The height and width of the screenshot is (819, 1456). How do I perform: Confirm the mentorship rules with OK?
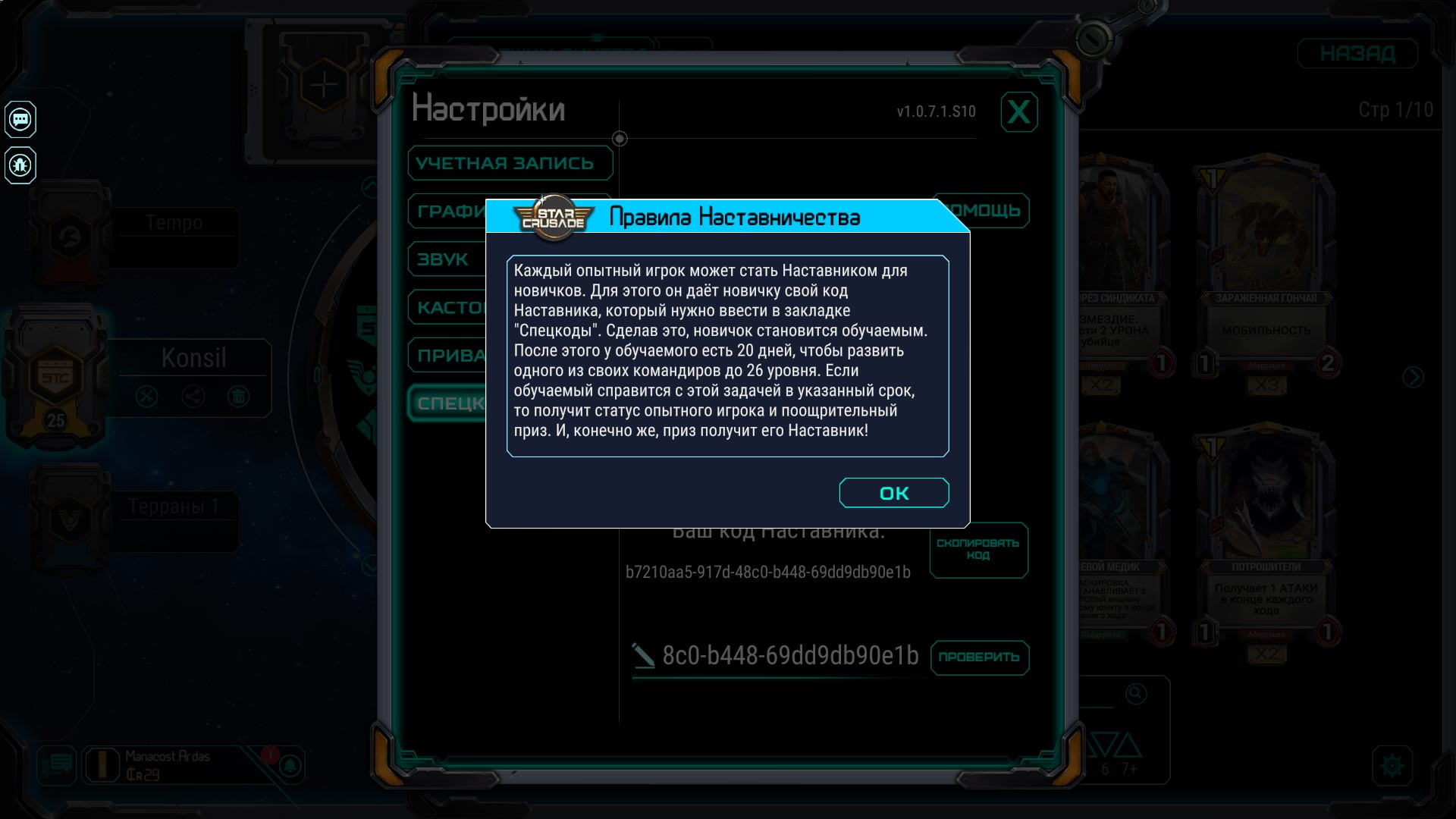pyautogui.click(x=893, y=493)
